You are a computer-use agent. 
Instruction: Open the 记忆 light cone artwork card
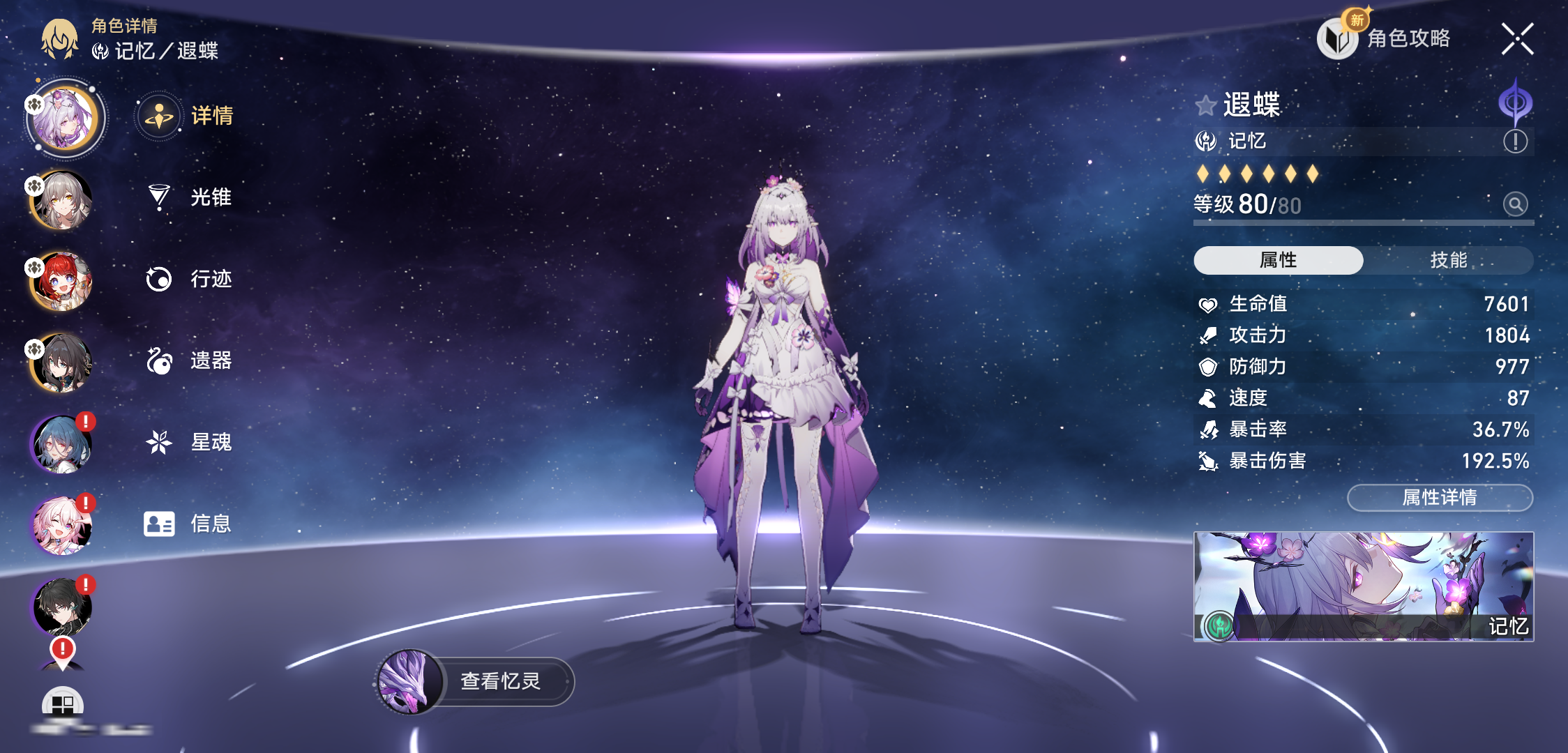1363,586
